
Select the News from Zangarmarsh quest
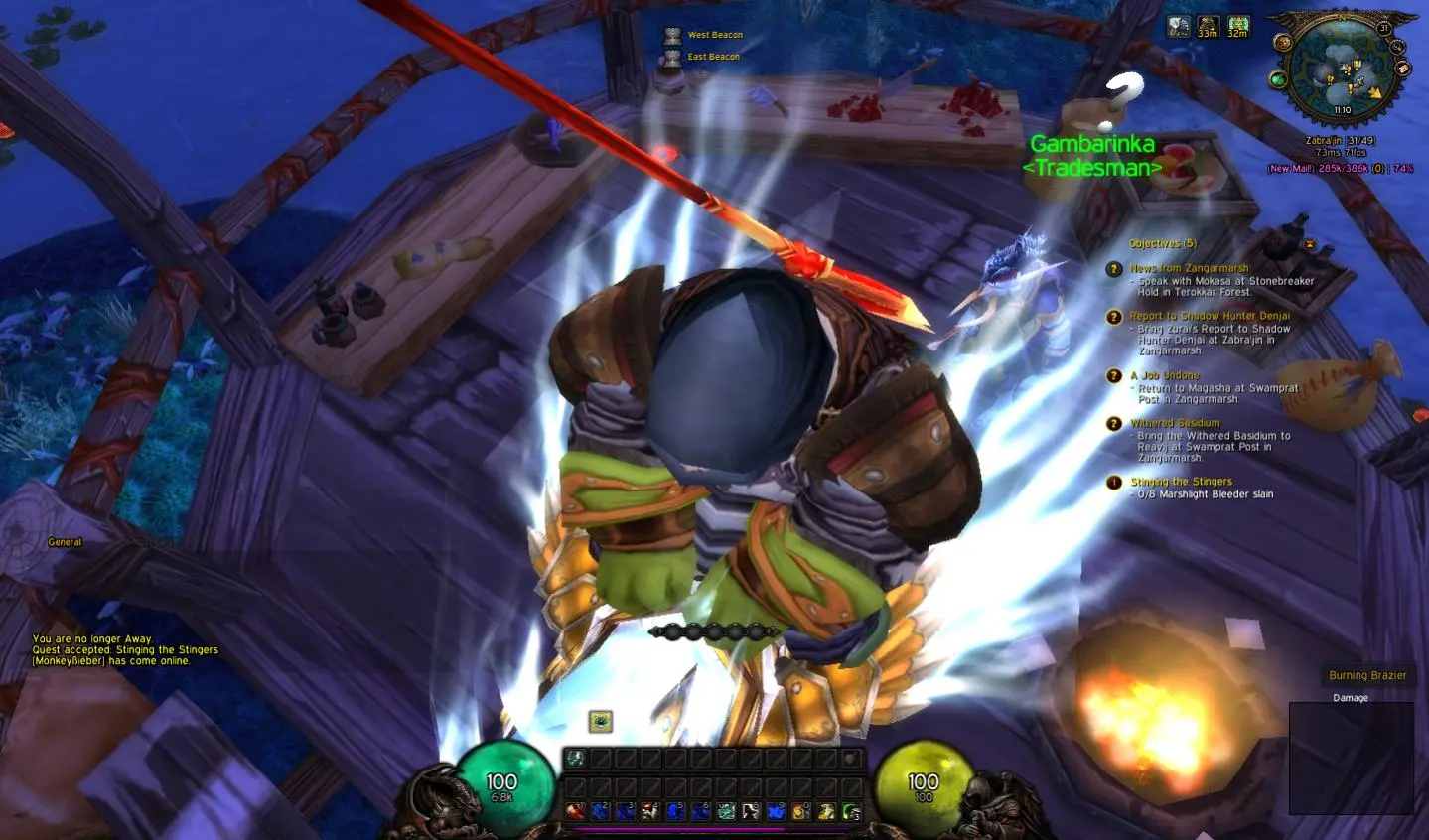[x=1189, y=268]
